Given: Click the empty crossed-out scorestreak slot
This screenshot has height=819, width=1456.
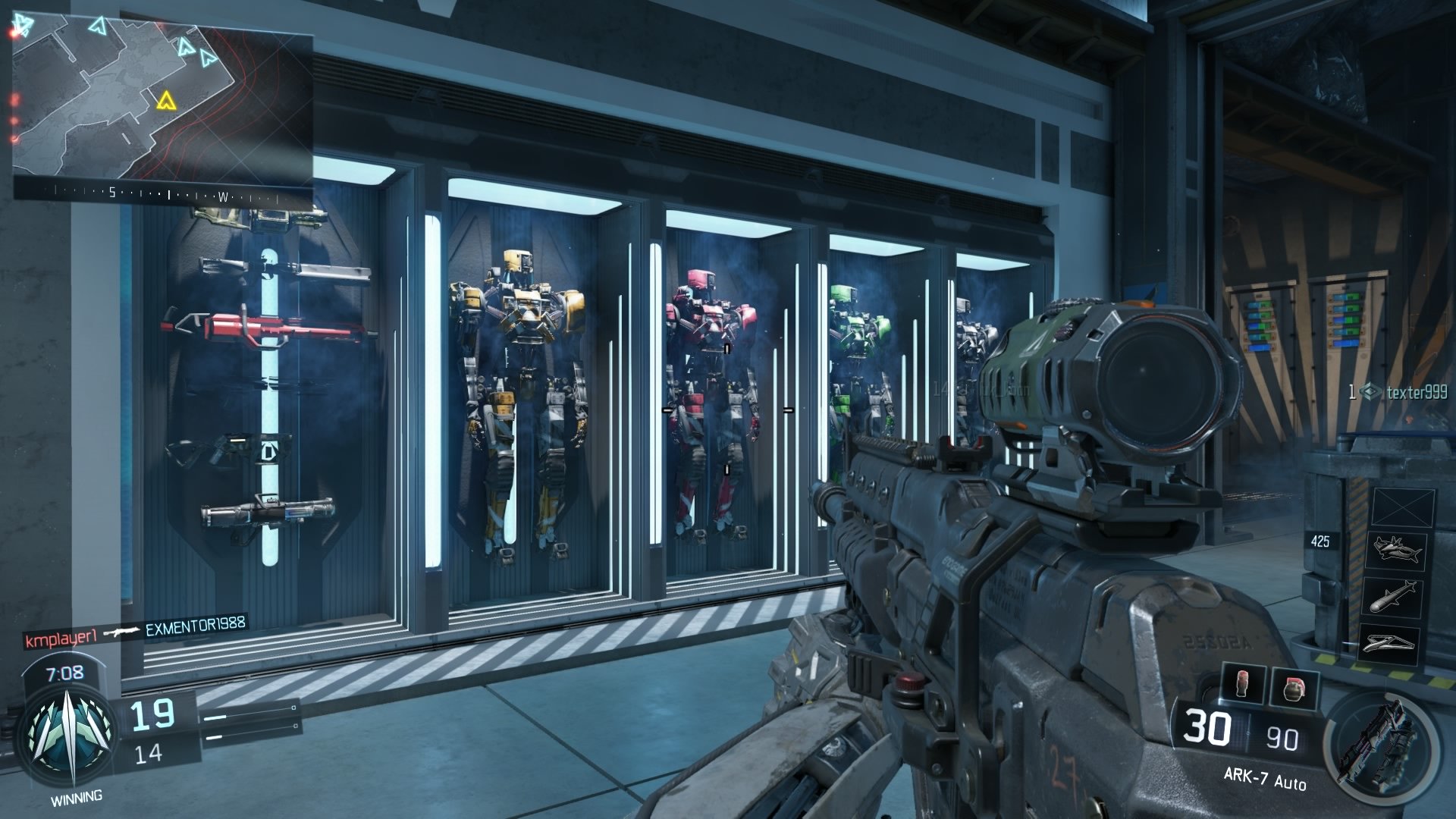Looking at the screenshot, I should tap(1403, 506).
